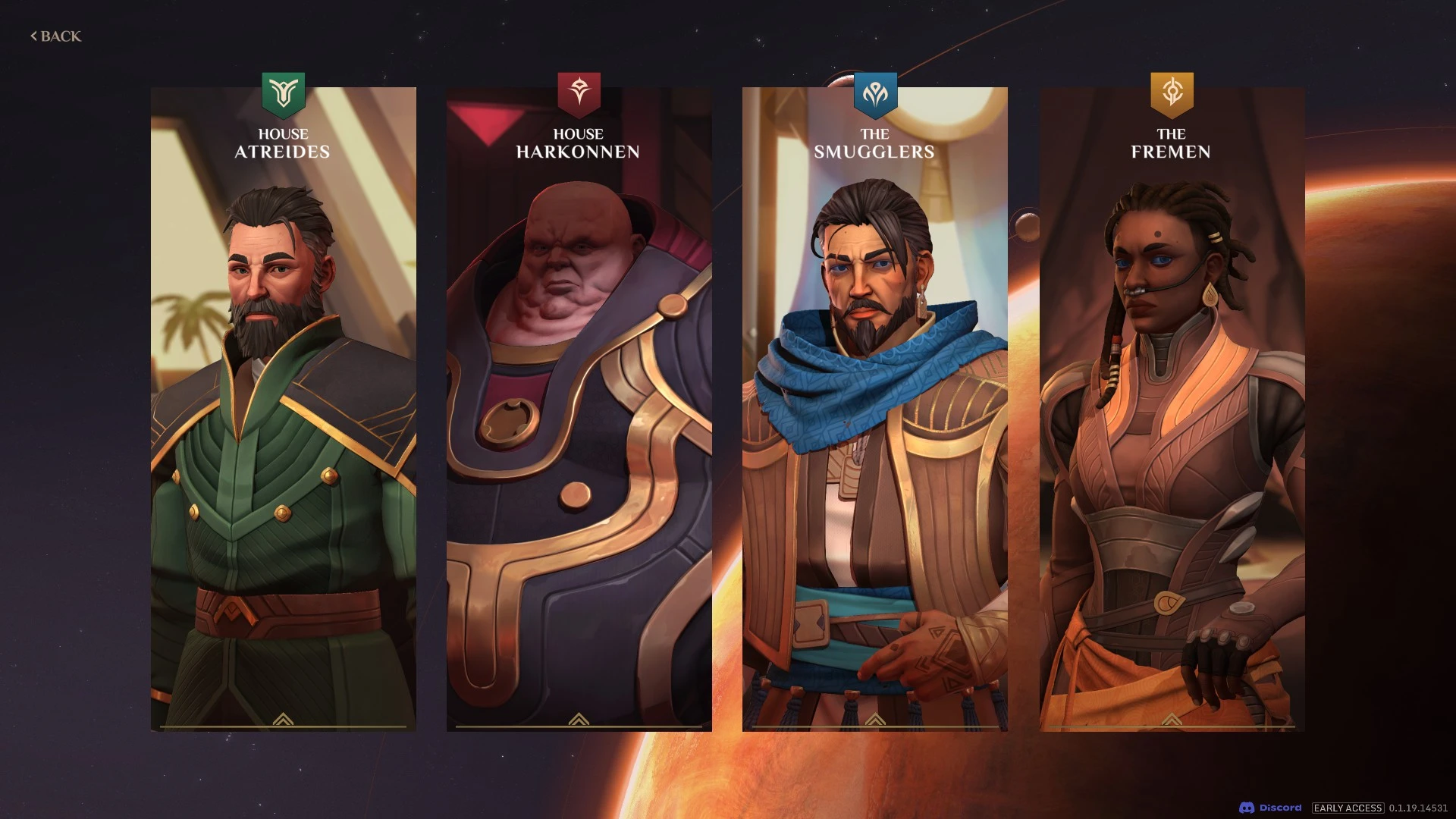The image size is (1456, 819).
Task: Click The Smugglers blue crest icon
Action: point(874,91)
